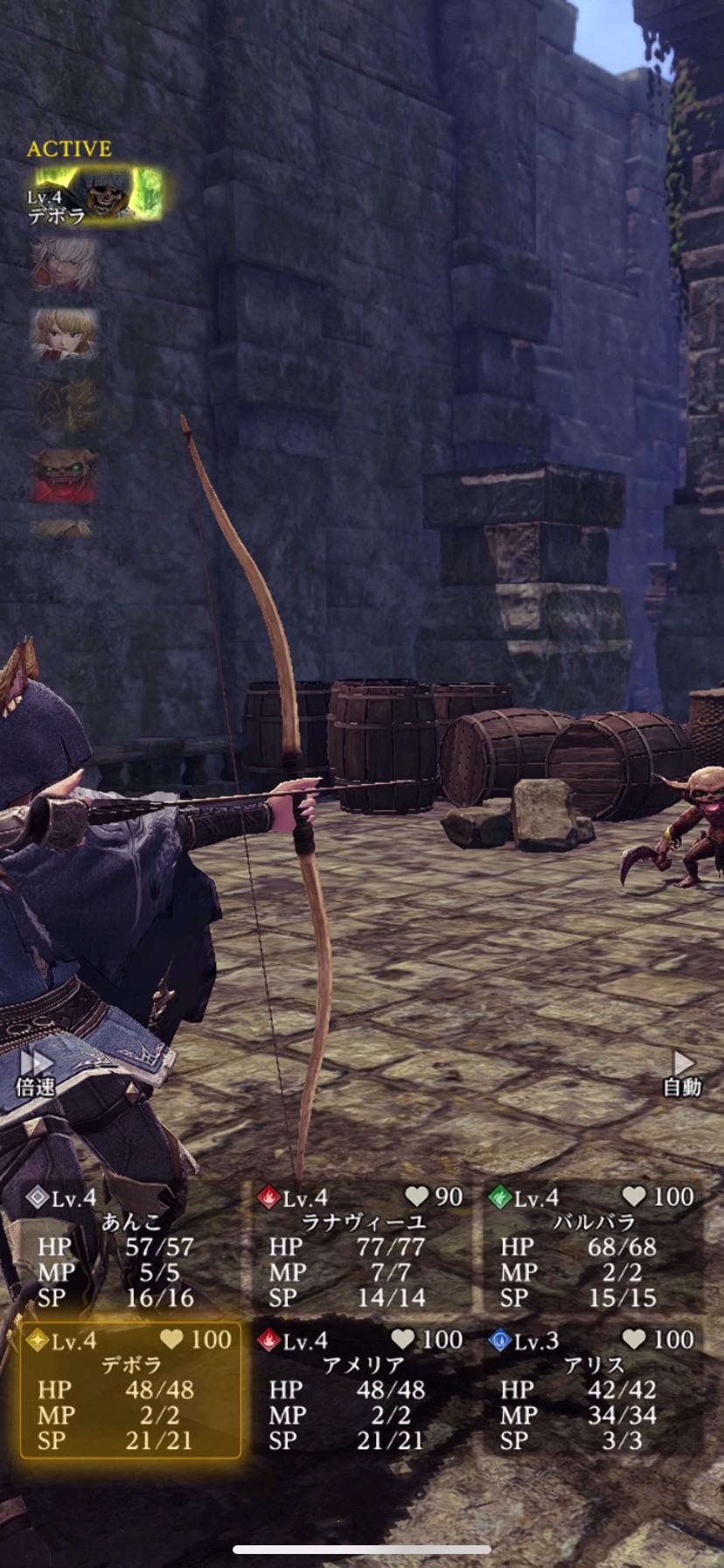
Task: Open あんこ's party status panel
Action: (x=131, y=1247)
